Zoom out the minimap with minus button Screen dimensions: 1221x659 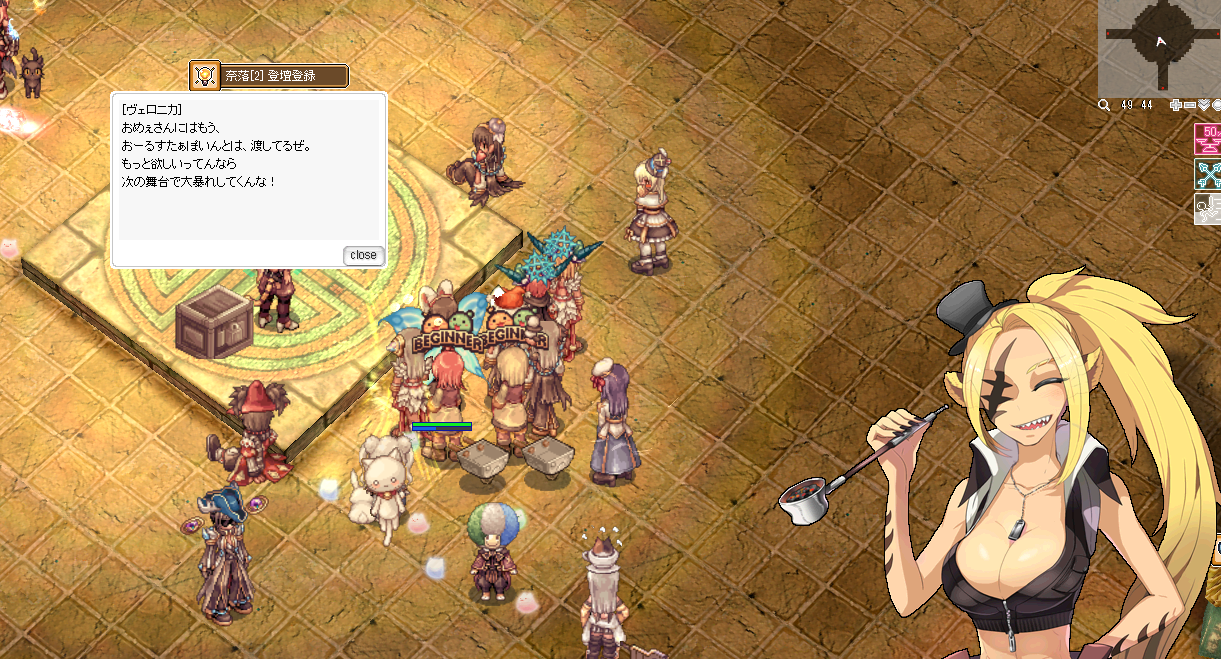[1190, 105]
